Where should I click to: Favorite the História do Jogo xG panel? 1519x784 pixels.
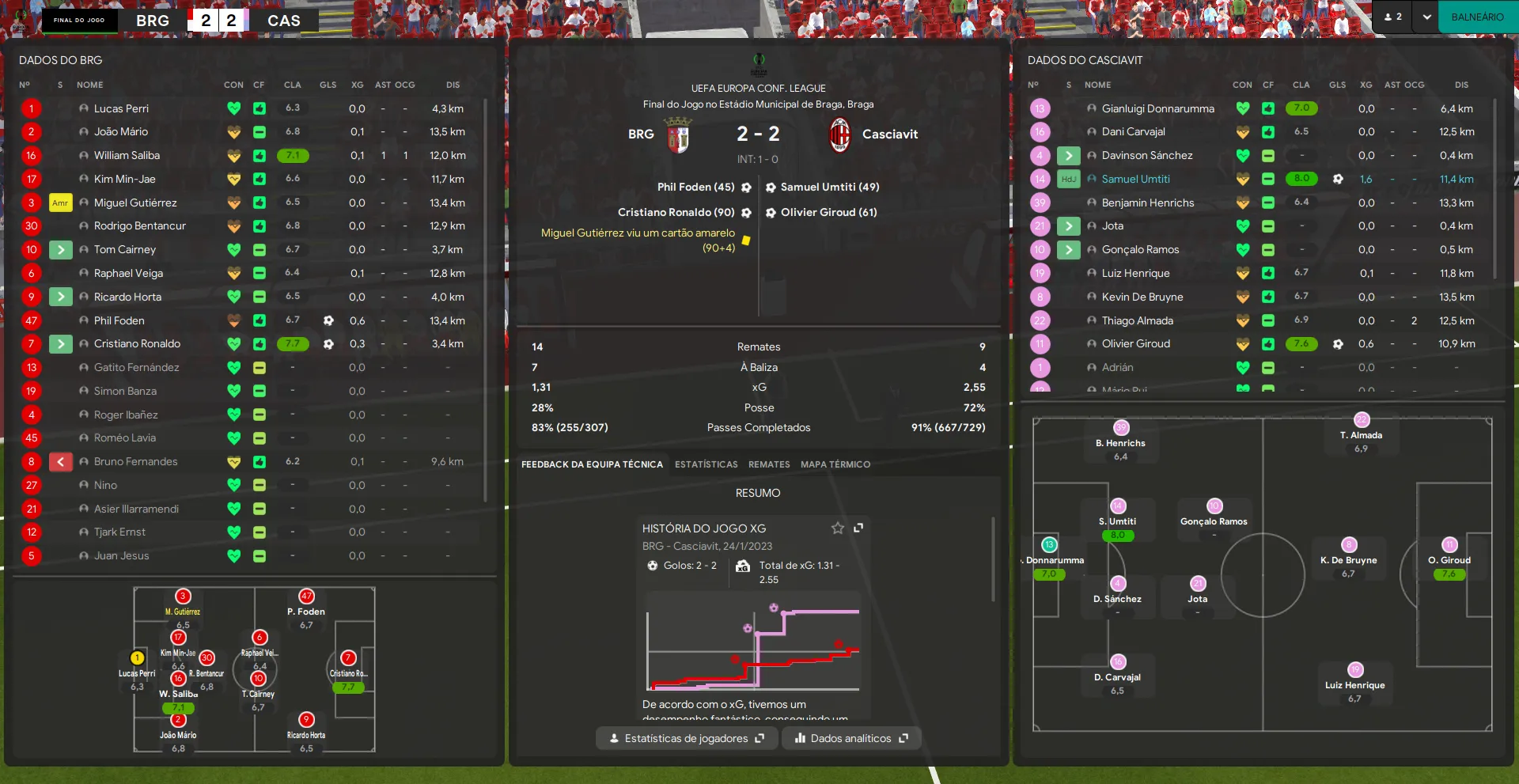click(838, 528)
